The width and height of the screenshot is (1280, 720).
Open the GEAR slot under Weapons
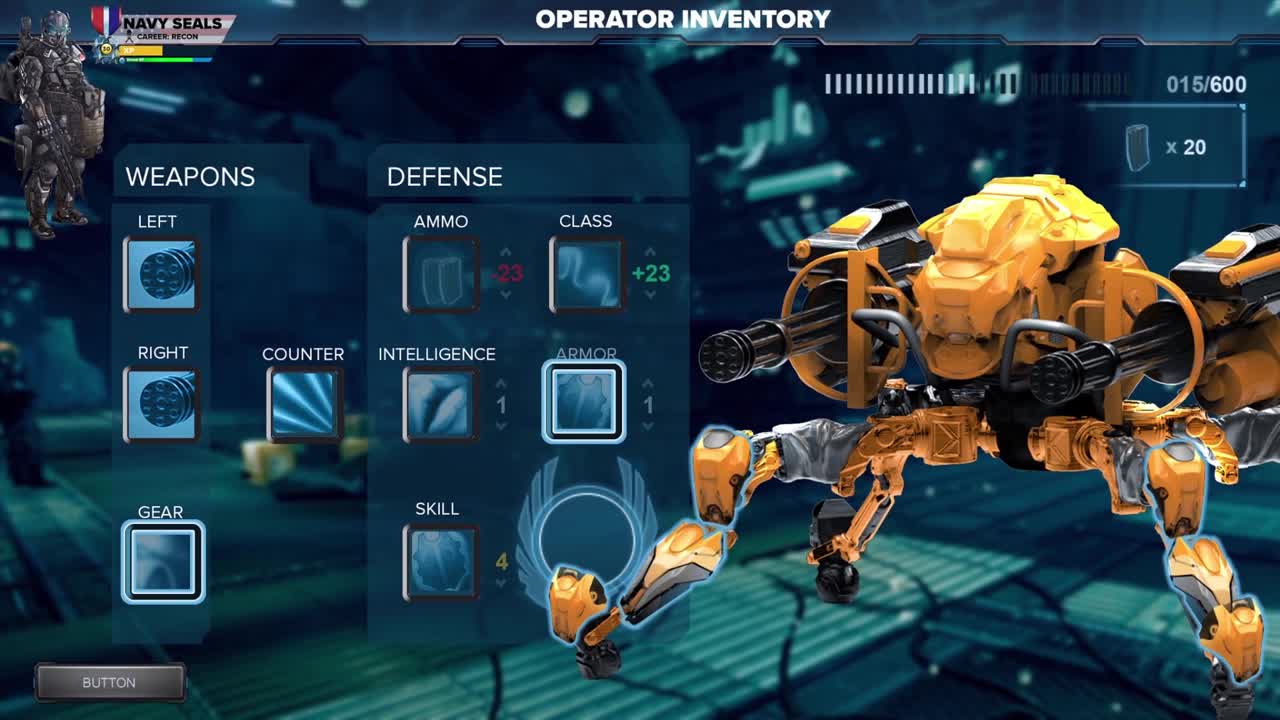(x=163, y=561)
